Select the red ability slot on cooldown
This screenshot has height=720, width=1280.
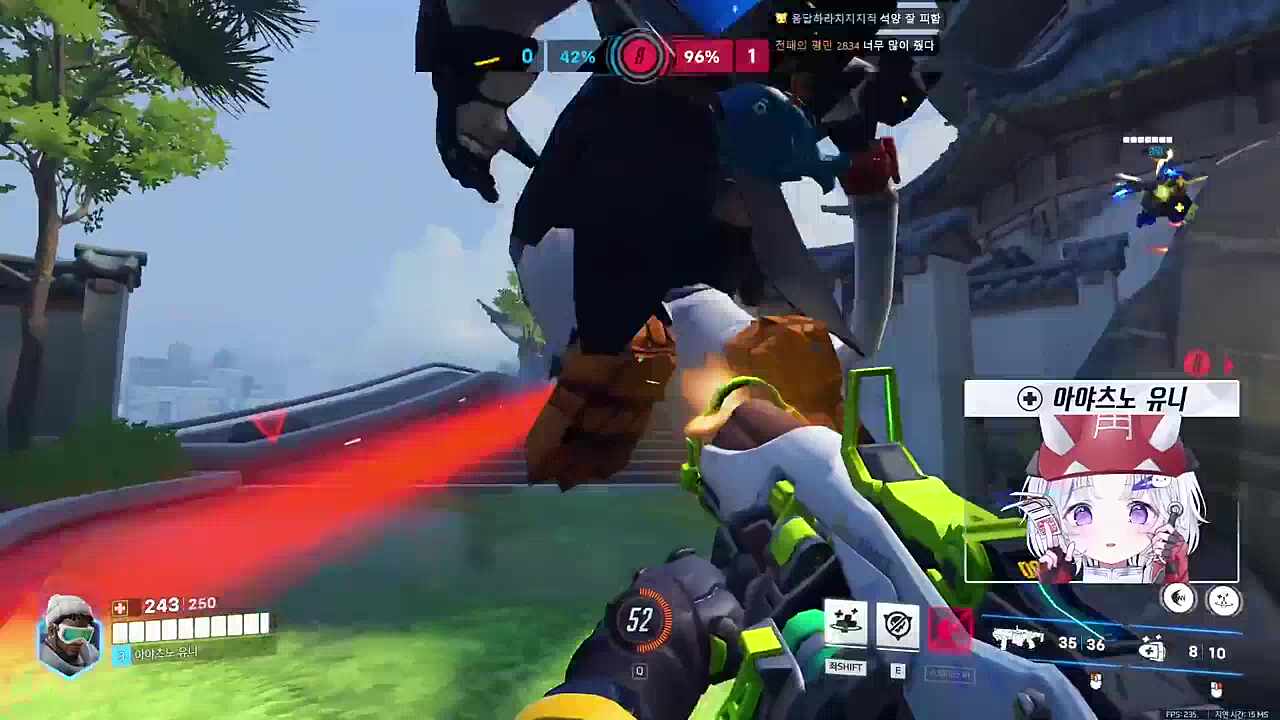949,628
